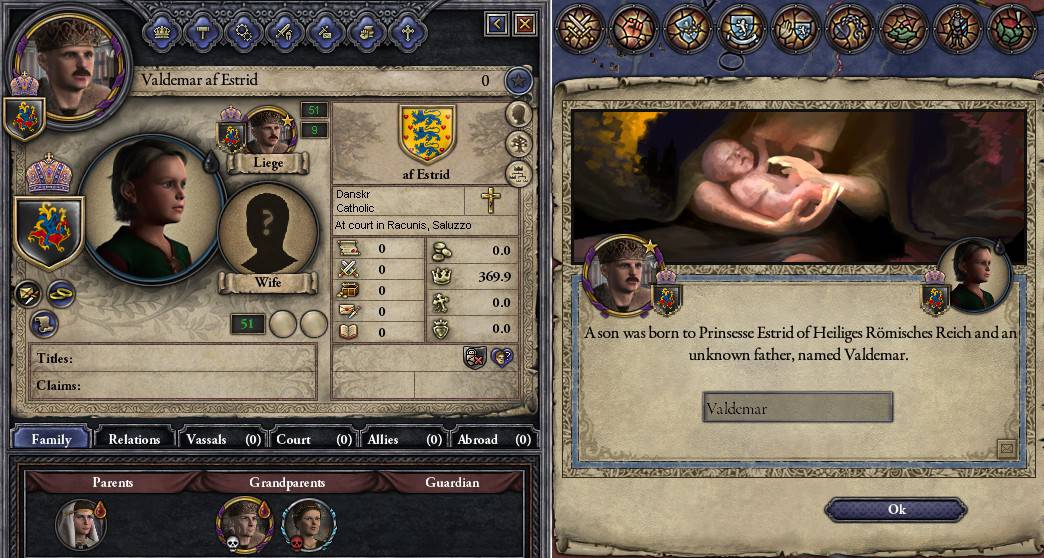1044x558 pixels.
Task: Open the cross religion tab icon
Action: [x=407, y=30]
